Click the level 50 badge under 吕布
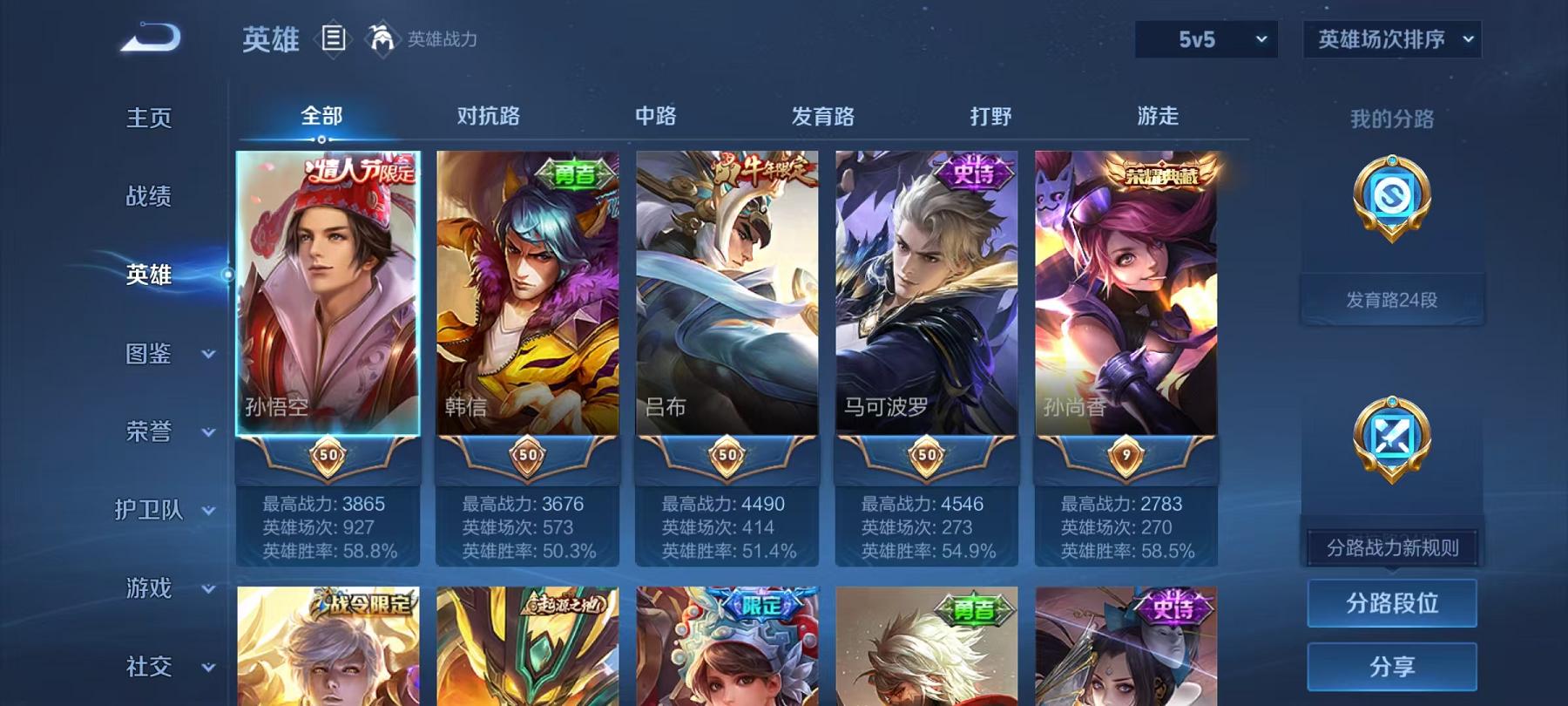 pos(726,454)
